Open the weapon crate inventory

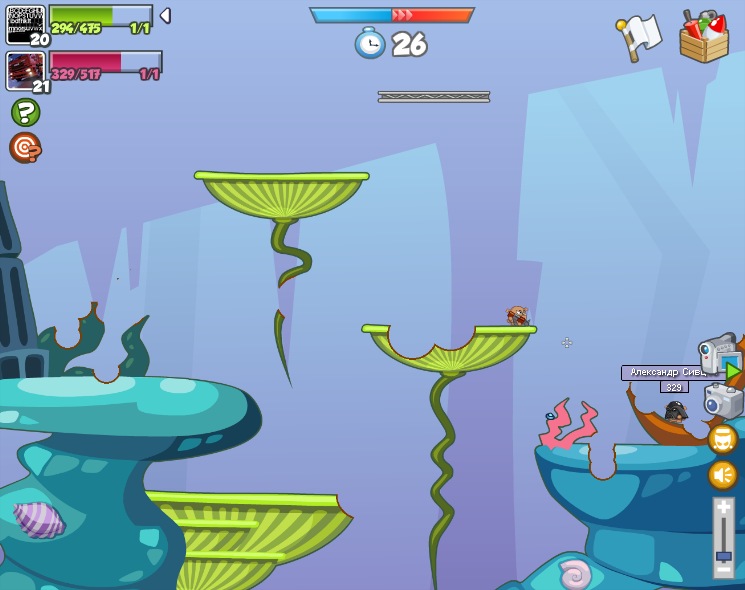pos(704,37)
